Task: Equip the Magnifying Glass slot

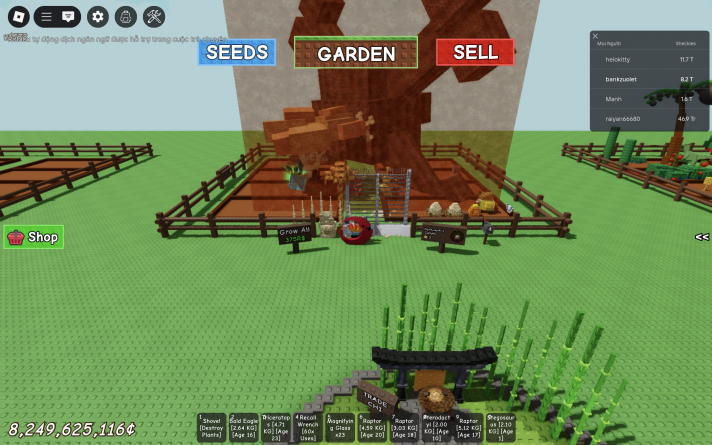Action: click(340, 427)
